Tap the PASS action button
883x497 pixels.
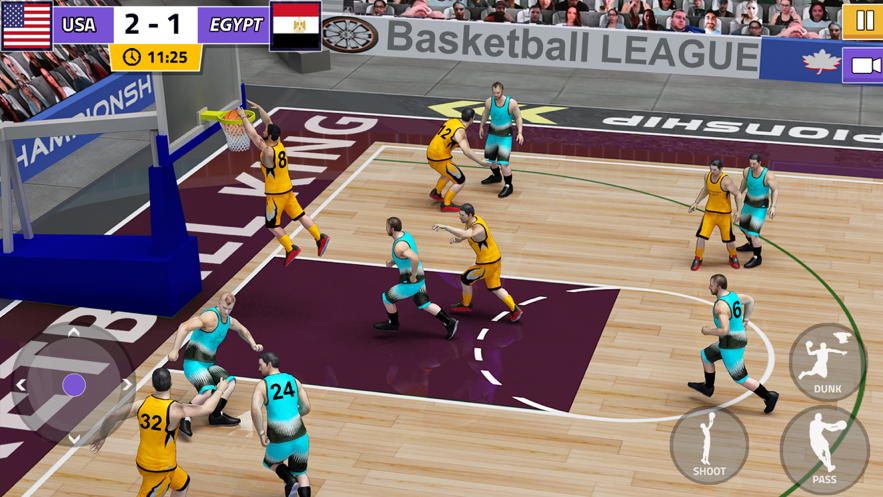(x=824, y=452)
